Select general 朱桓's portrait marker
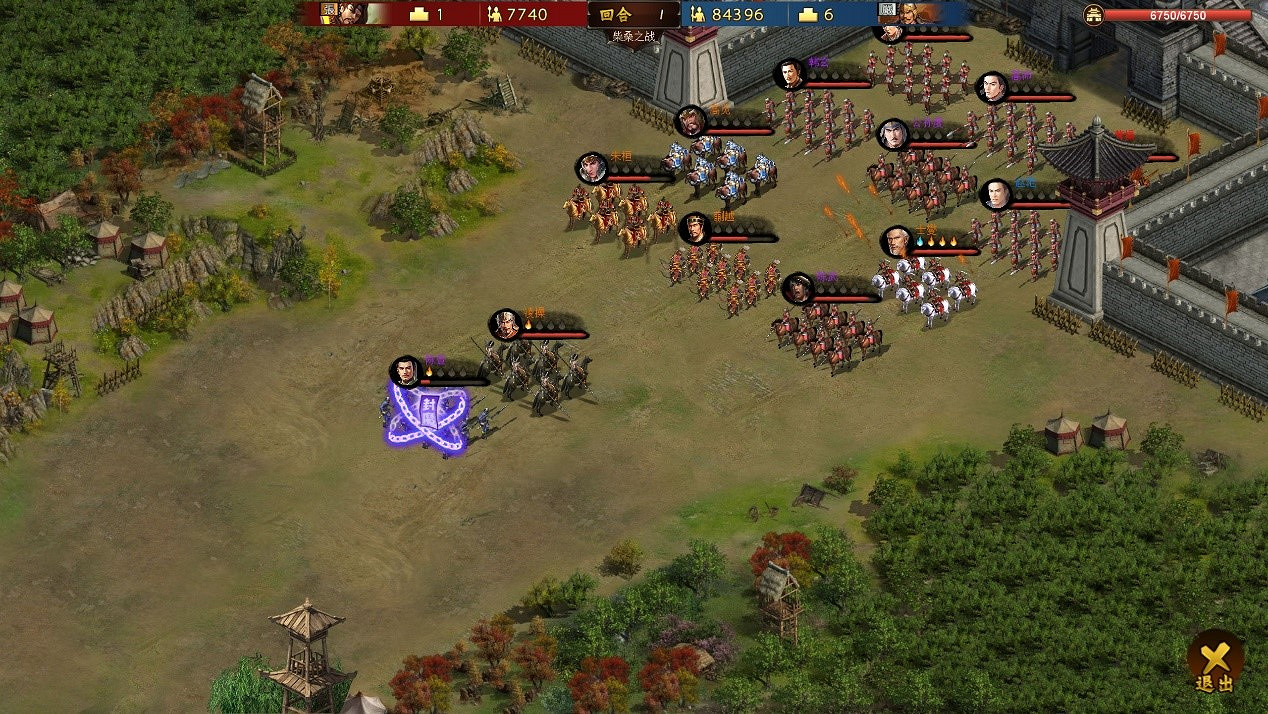Image resolution: width=1268 pixels, height=714 pixels. point(592,168)
